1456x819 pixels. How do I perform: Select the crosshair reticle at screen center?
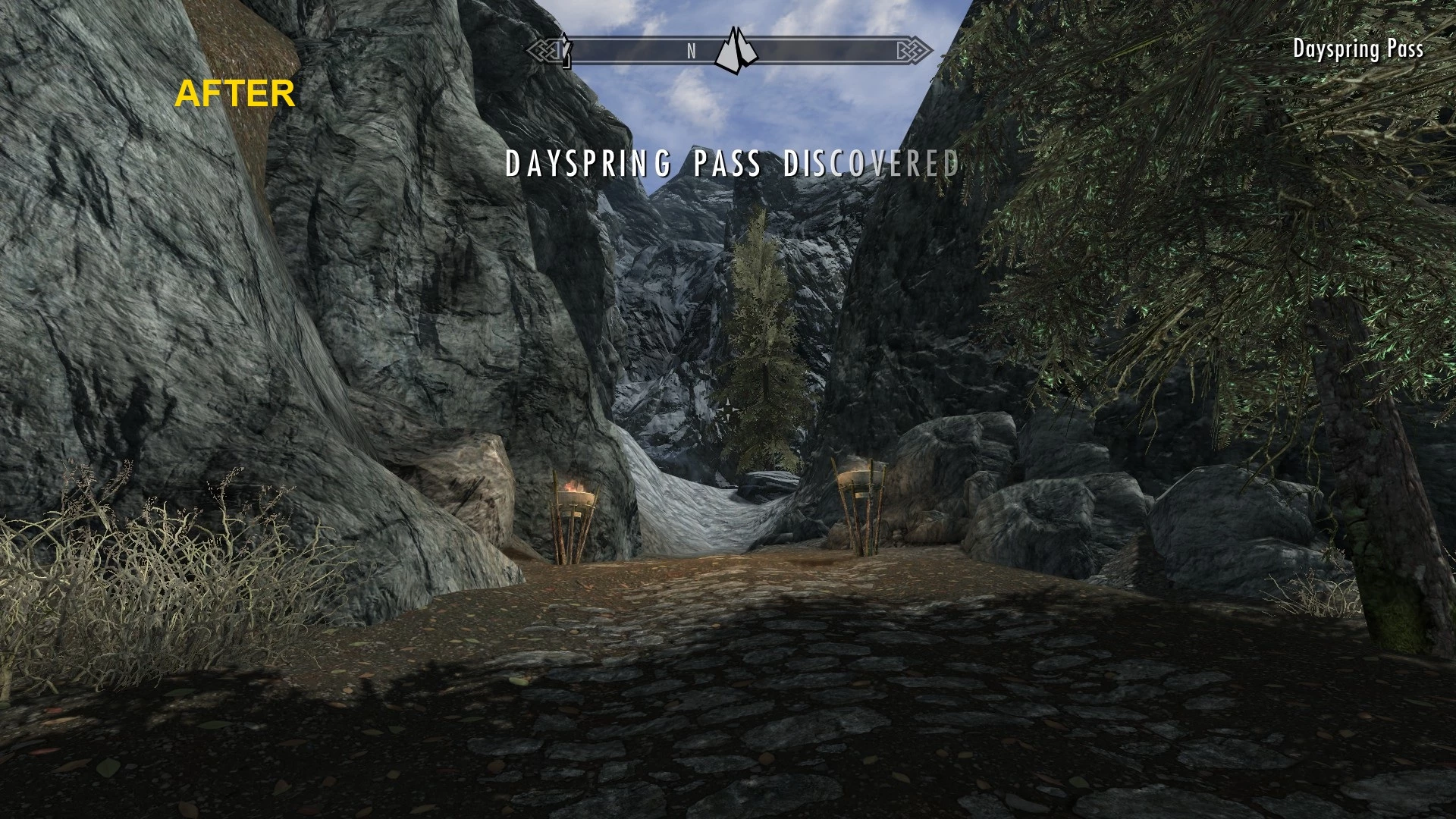pyautogui.click(x=728, y=409)
